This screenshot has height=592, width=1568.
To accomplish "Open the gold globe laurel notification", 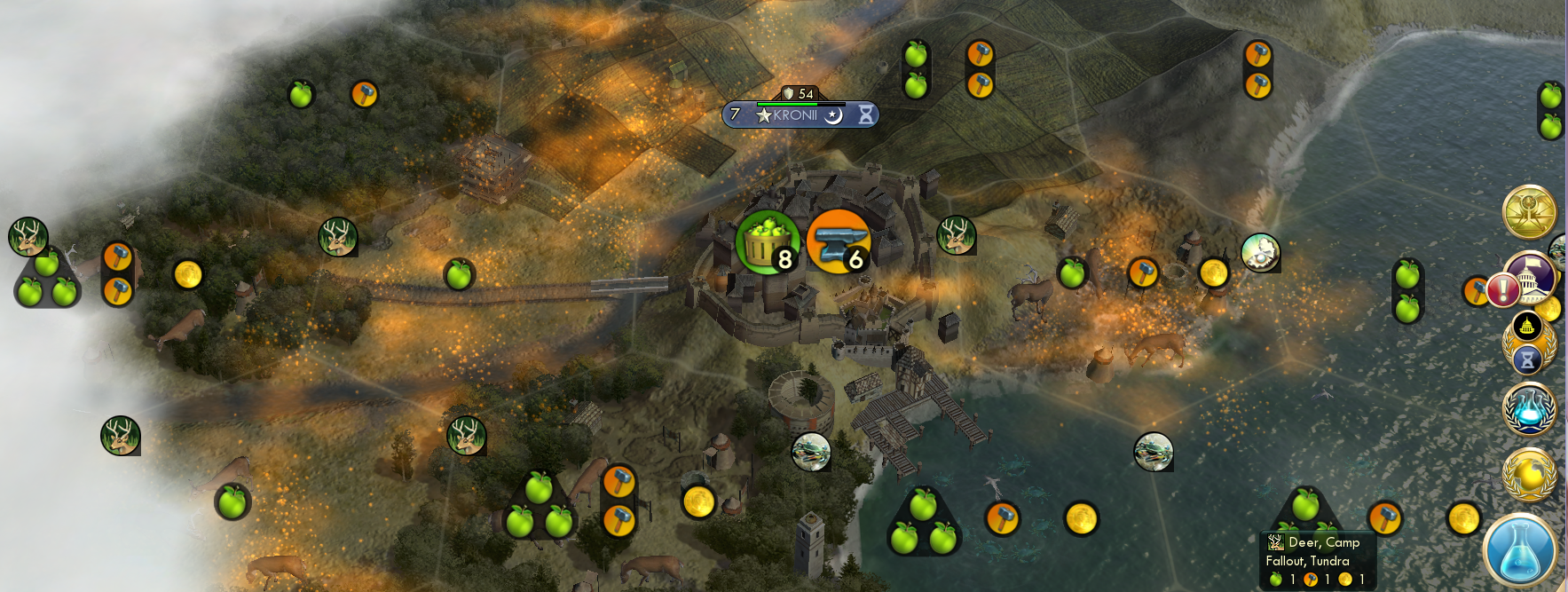I will tap(1529, 475).
